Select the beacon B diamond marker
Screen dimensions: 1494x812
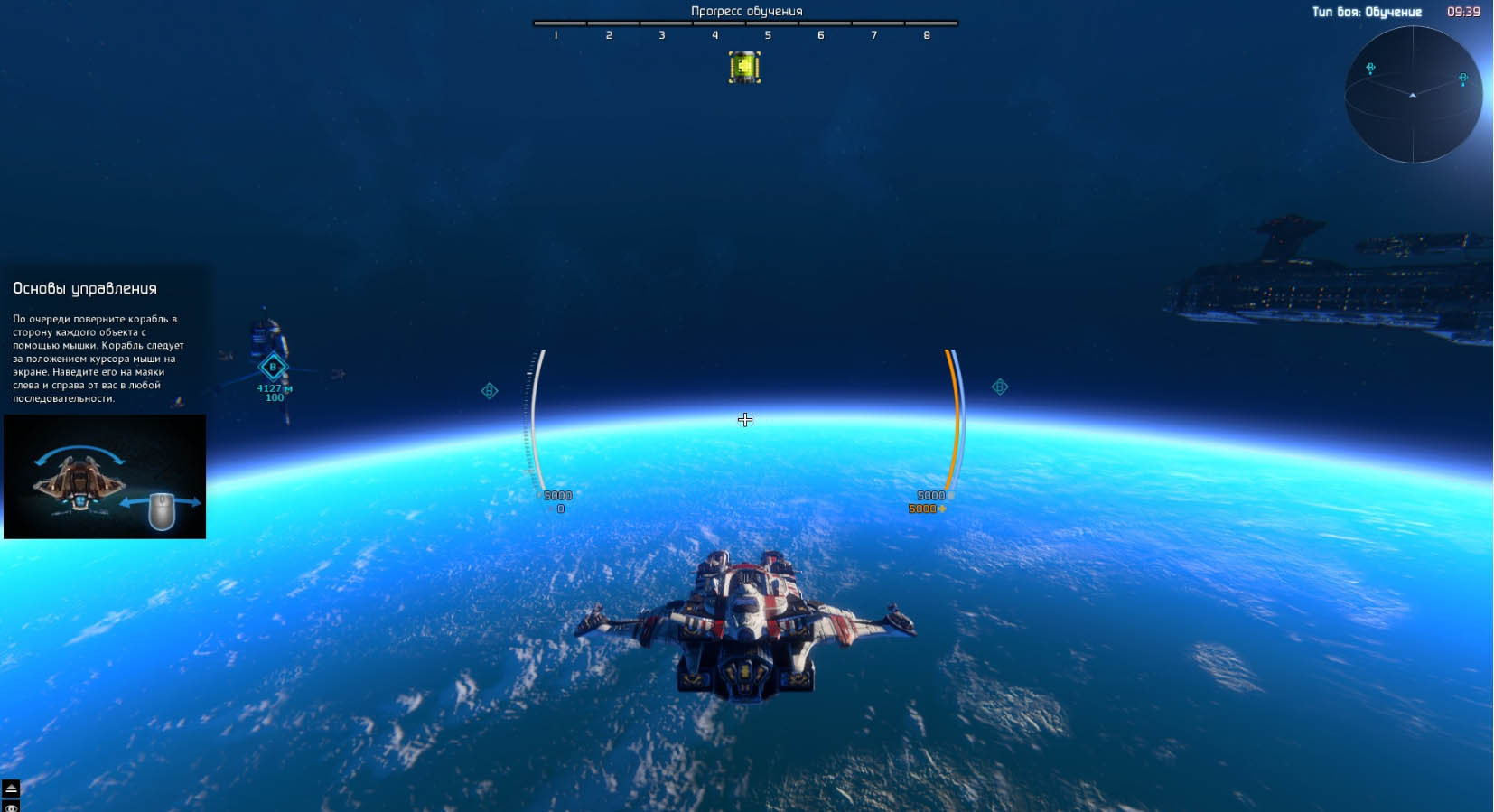(273, 367)
